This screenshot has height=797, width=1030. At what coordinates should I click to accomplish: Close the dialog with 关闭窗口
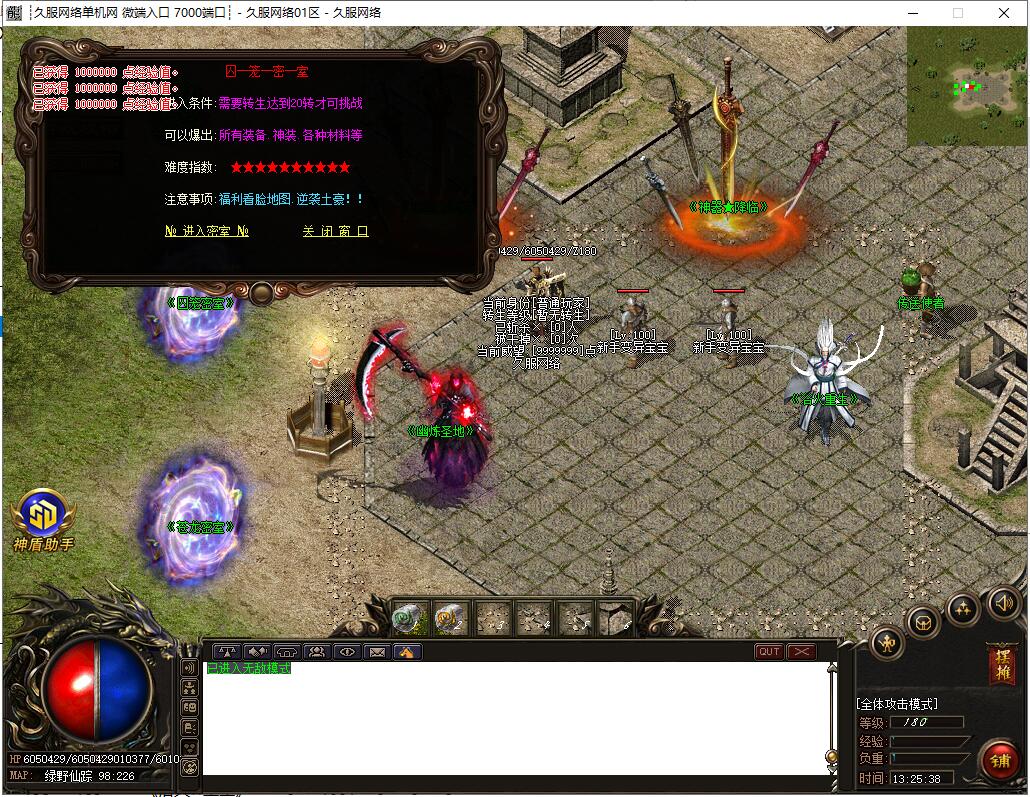click(x=335, y=231)
